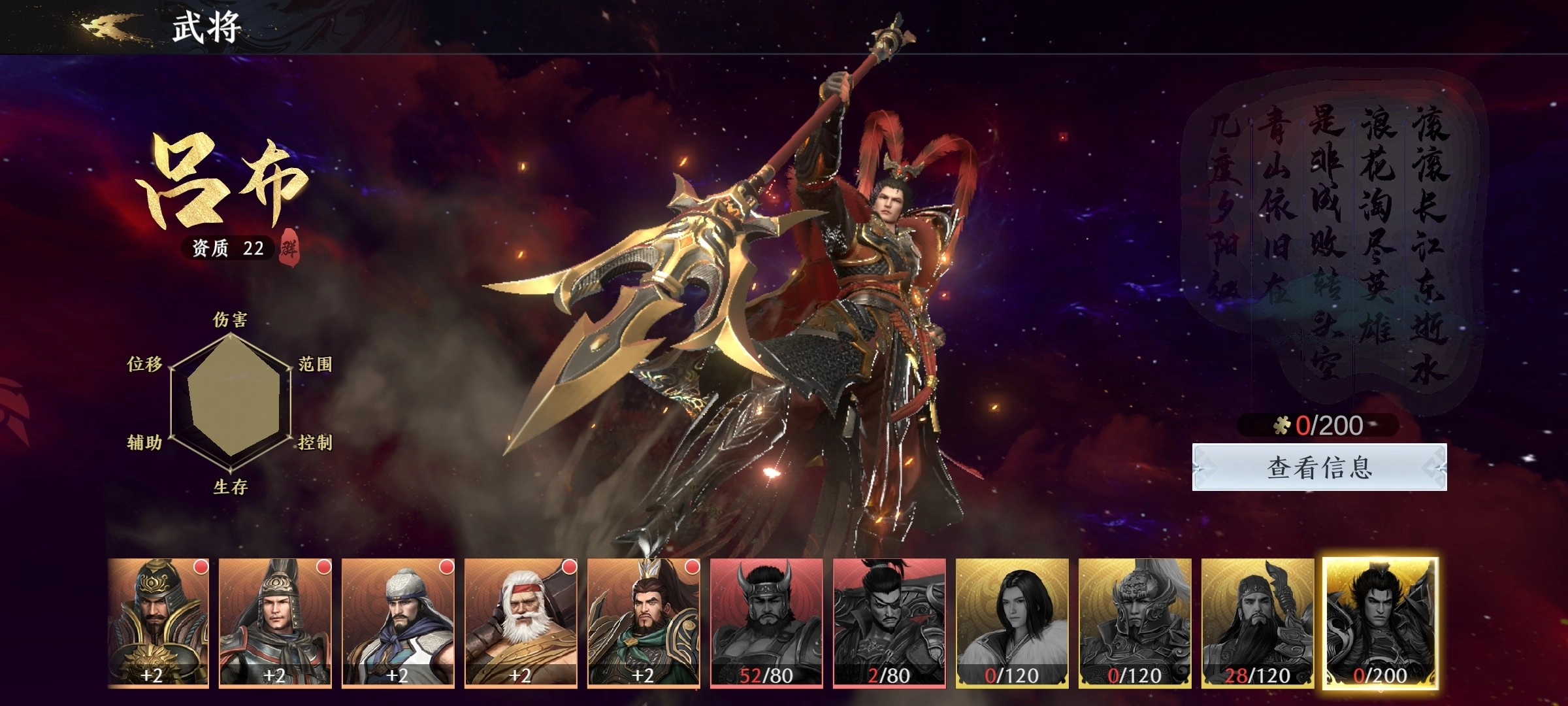The height and width of the screenshot is (706, 1568).
Task: Tap the shard counter 0/200 above info button
Action: point(1318,426)
